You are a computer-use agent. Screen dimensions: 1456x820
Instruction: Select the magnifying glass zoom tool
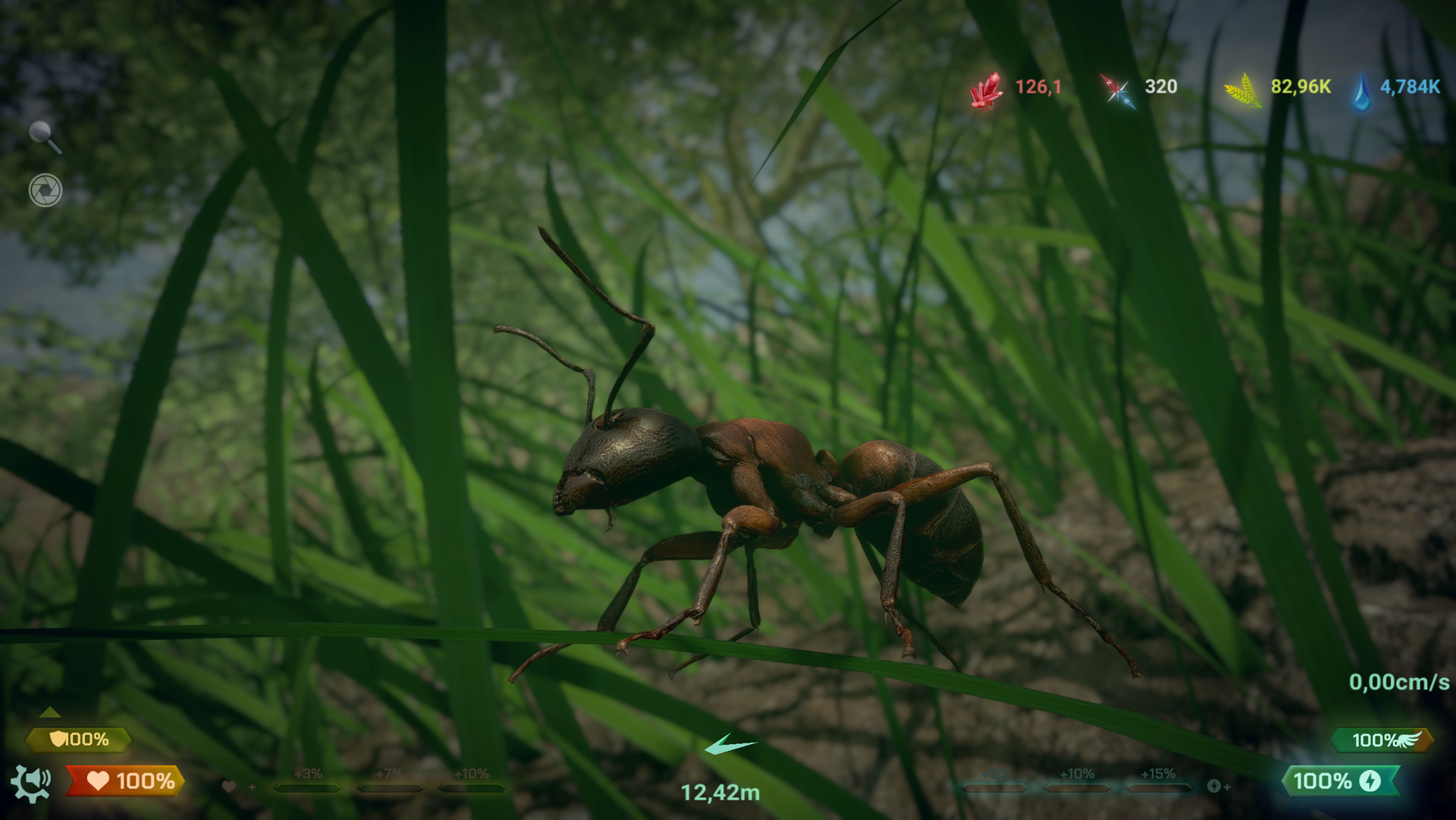(42, 132)
